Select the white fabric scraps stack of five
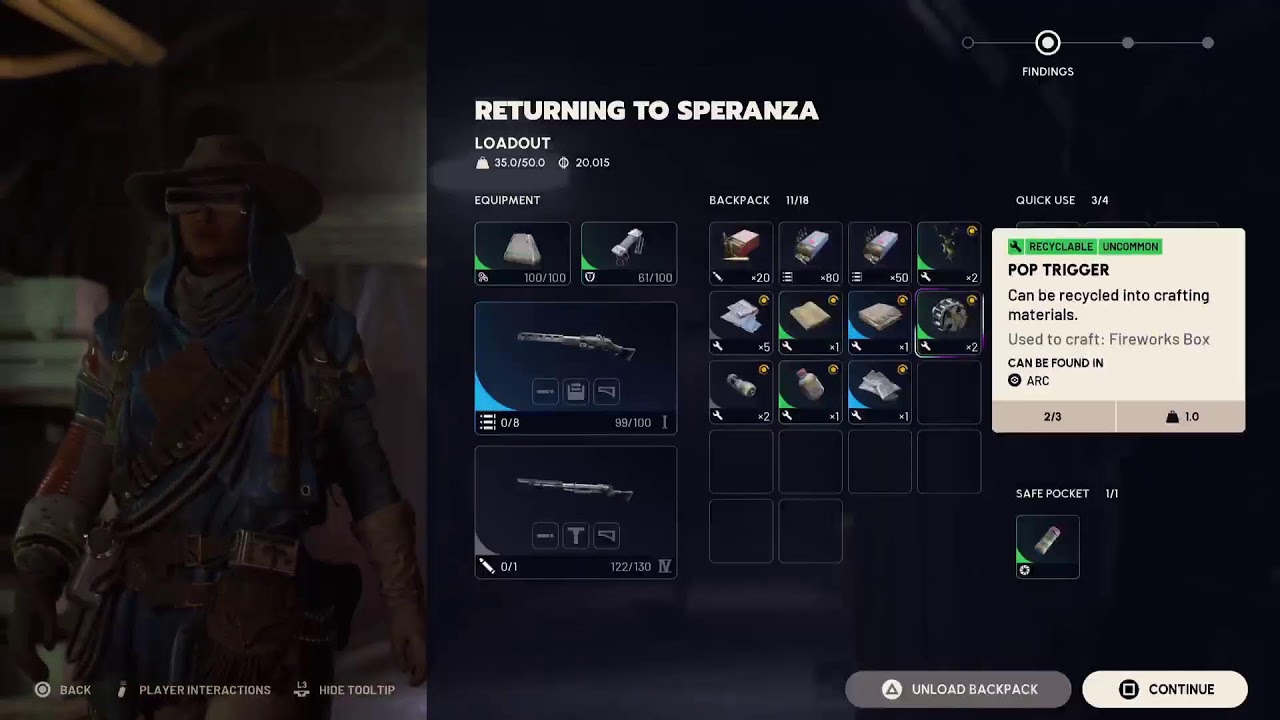 coord(741,323)
